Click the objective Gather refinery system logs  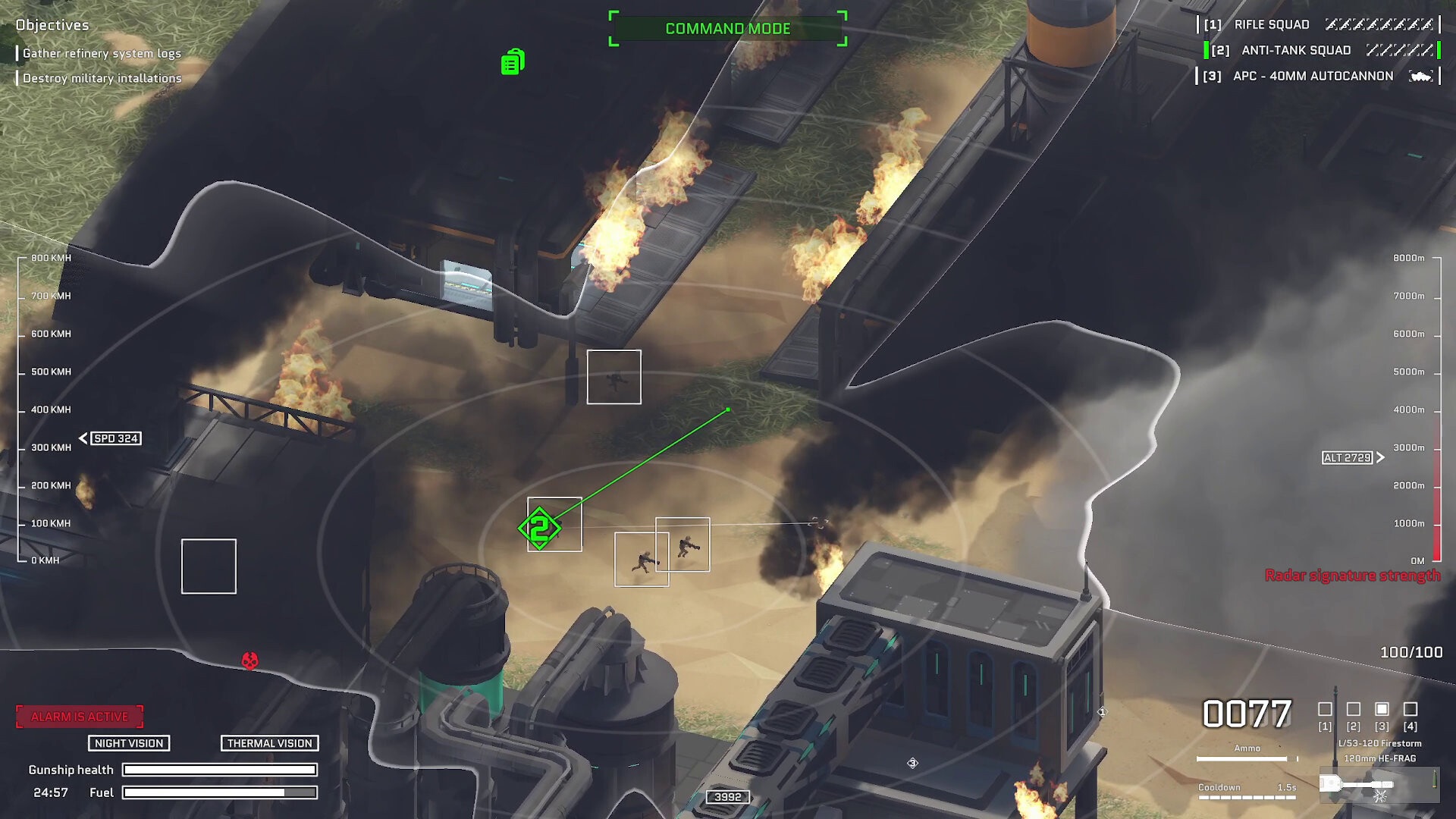pos(100,53)
